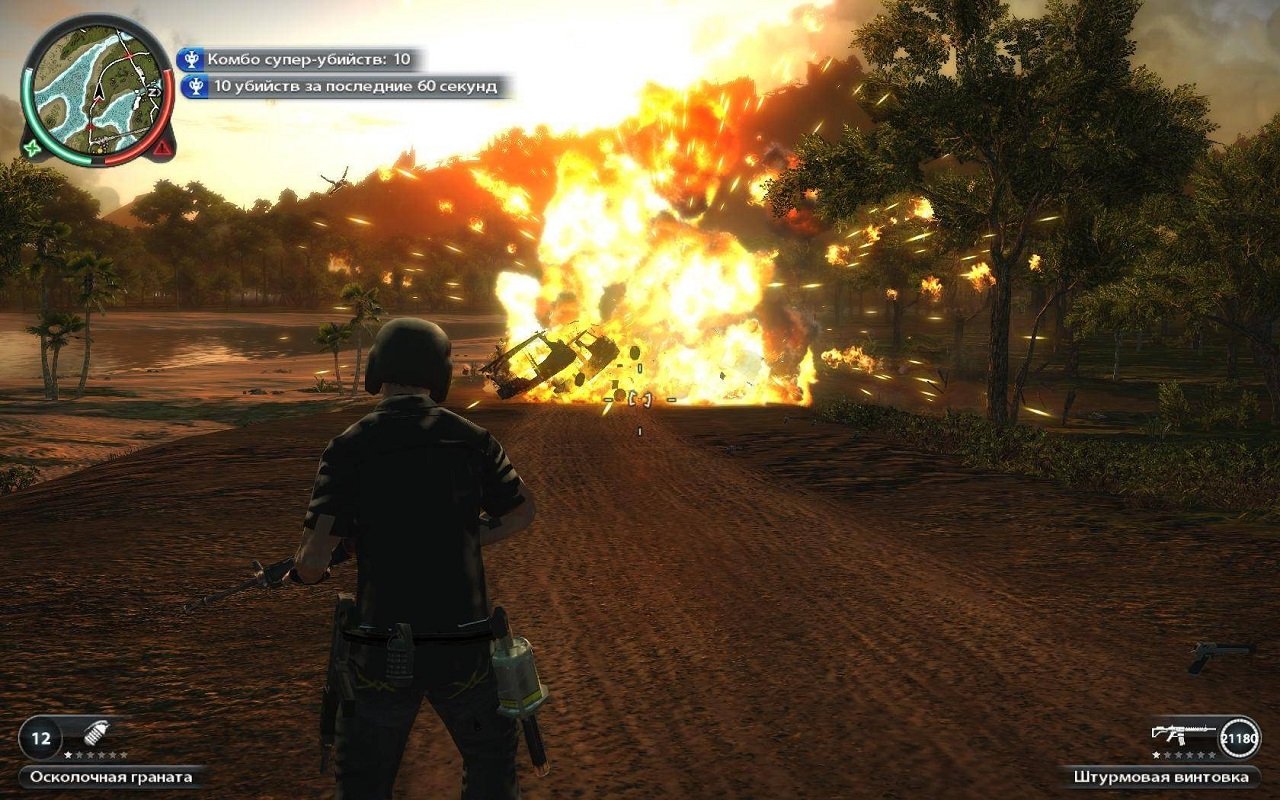Click the red triangle icon beside the minimap
This screenshot has width=1280, height=800.
pos(162,149)
